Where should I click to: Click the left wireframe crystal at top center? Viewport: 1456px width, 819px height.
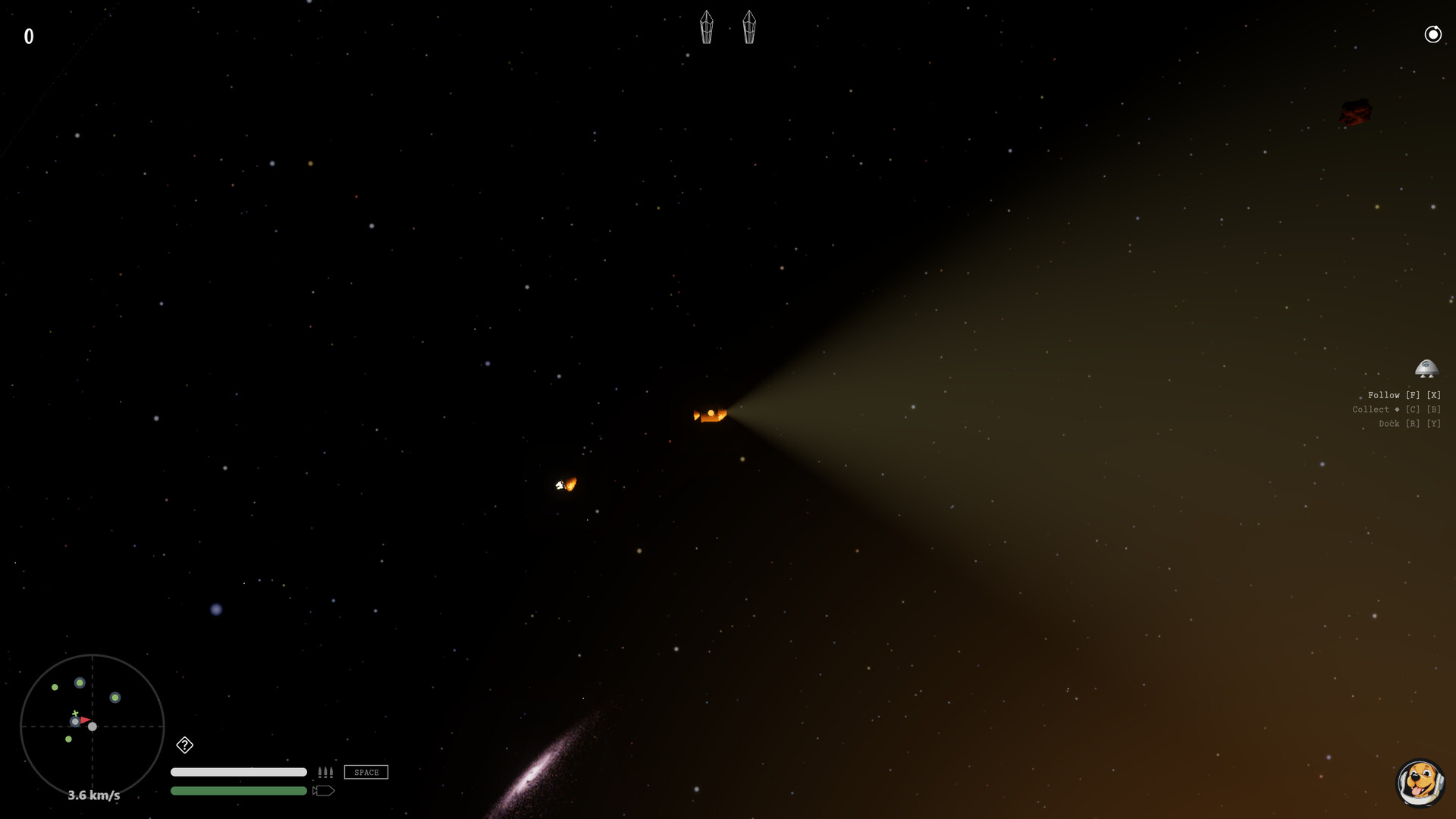(707, 27)
